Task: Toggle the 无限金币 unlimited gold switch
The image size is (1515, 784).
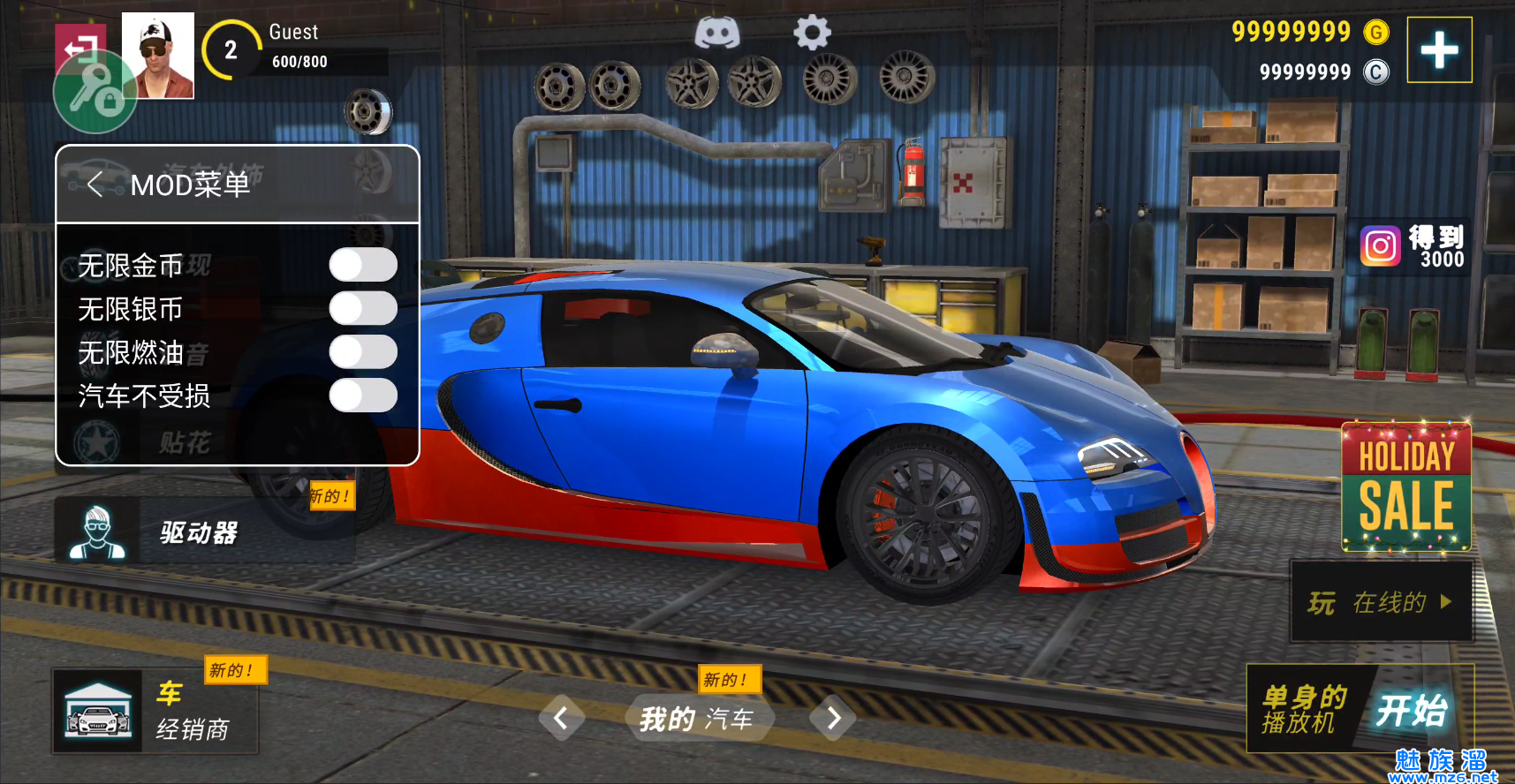Action: [x=363, y=265]
